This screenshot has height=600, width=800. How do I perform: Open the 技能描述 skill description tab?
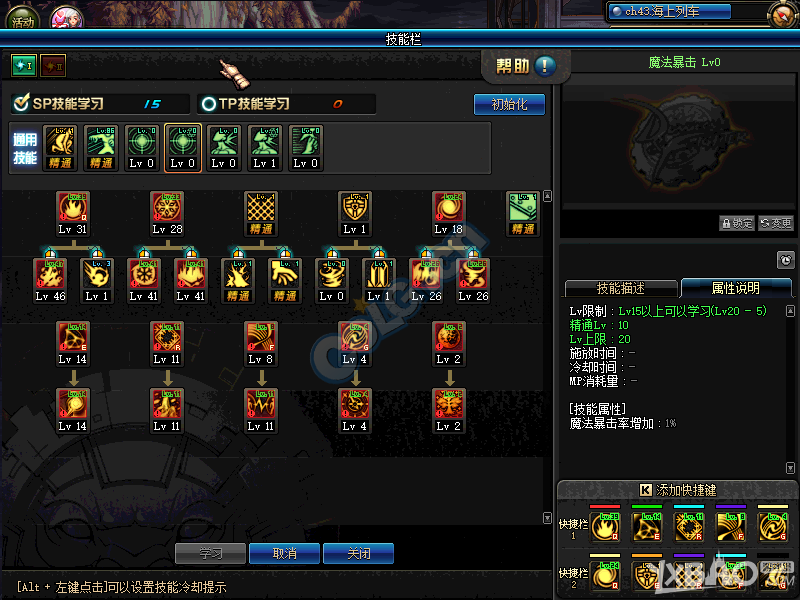click(x=620, y=288)
